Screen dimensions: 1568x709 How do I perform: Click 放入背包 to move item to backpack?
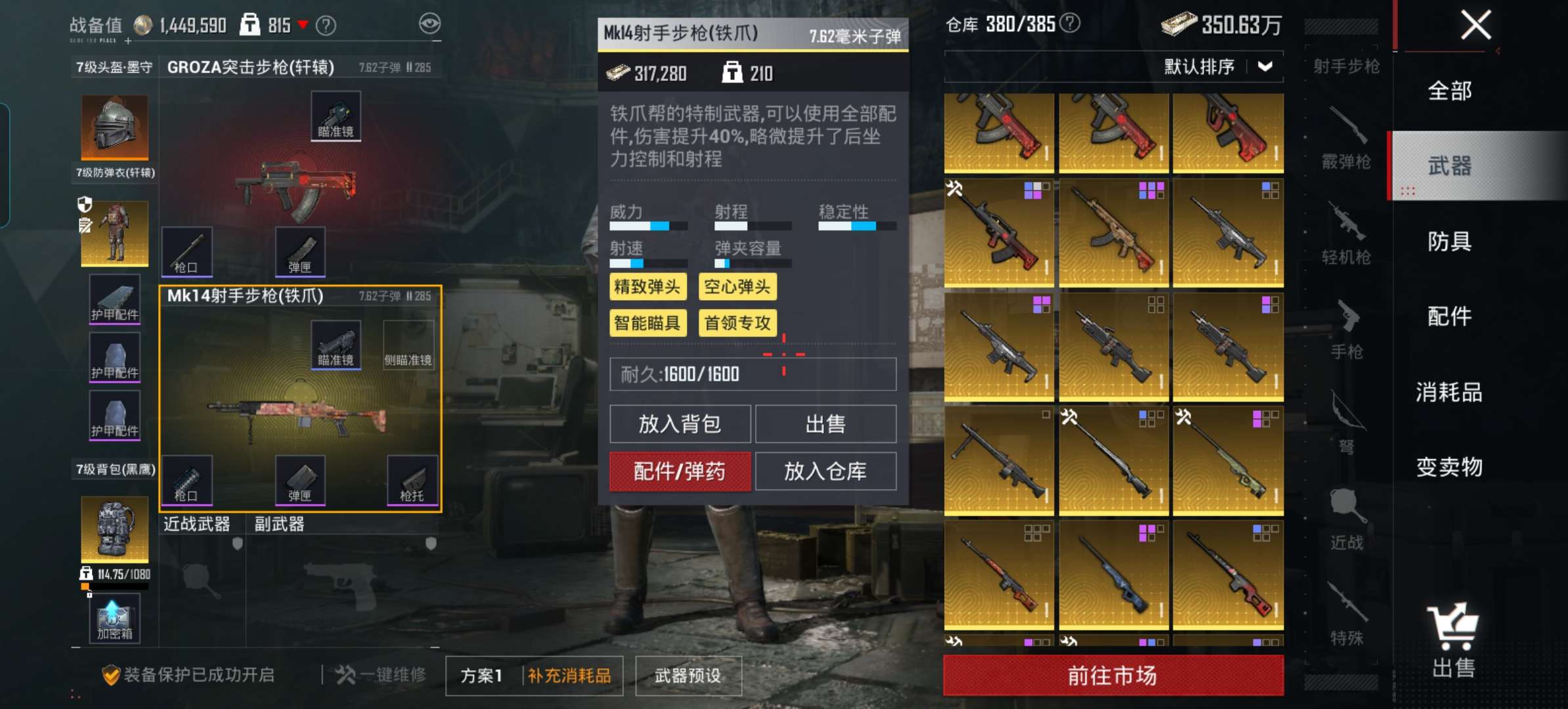click(x=680, y=423)
